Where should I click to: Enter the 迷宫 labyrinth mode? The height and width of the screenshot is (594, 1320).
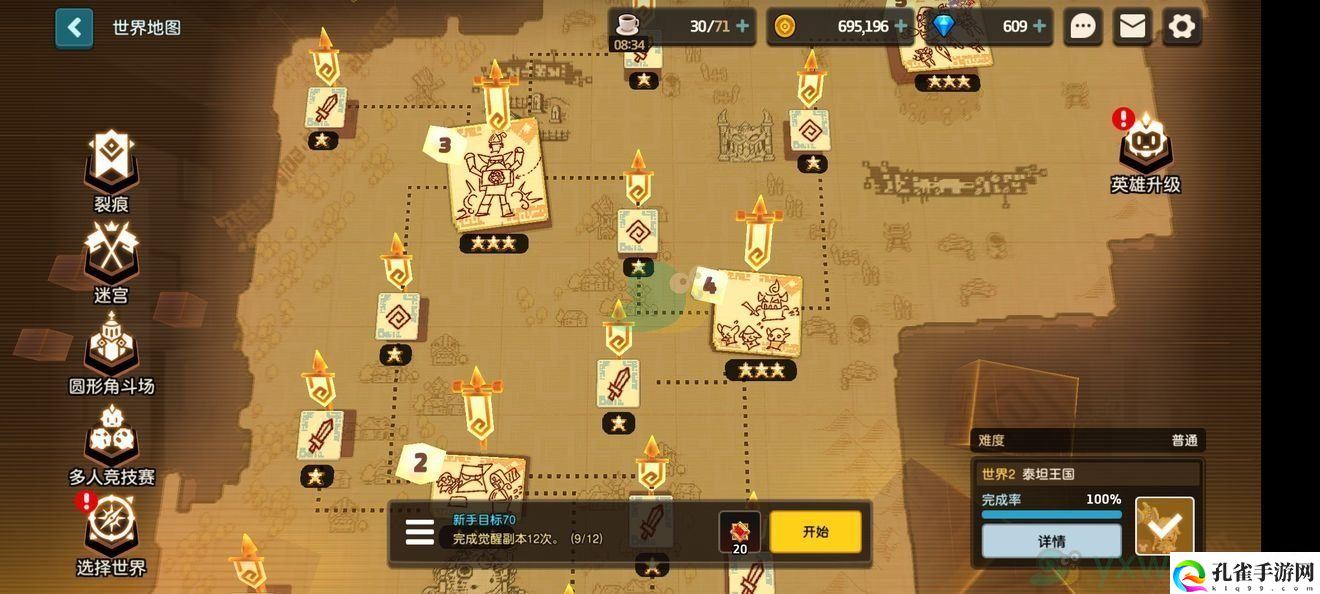coord(111,260)
